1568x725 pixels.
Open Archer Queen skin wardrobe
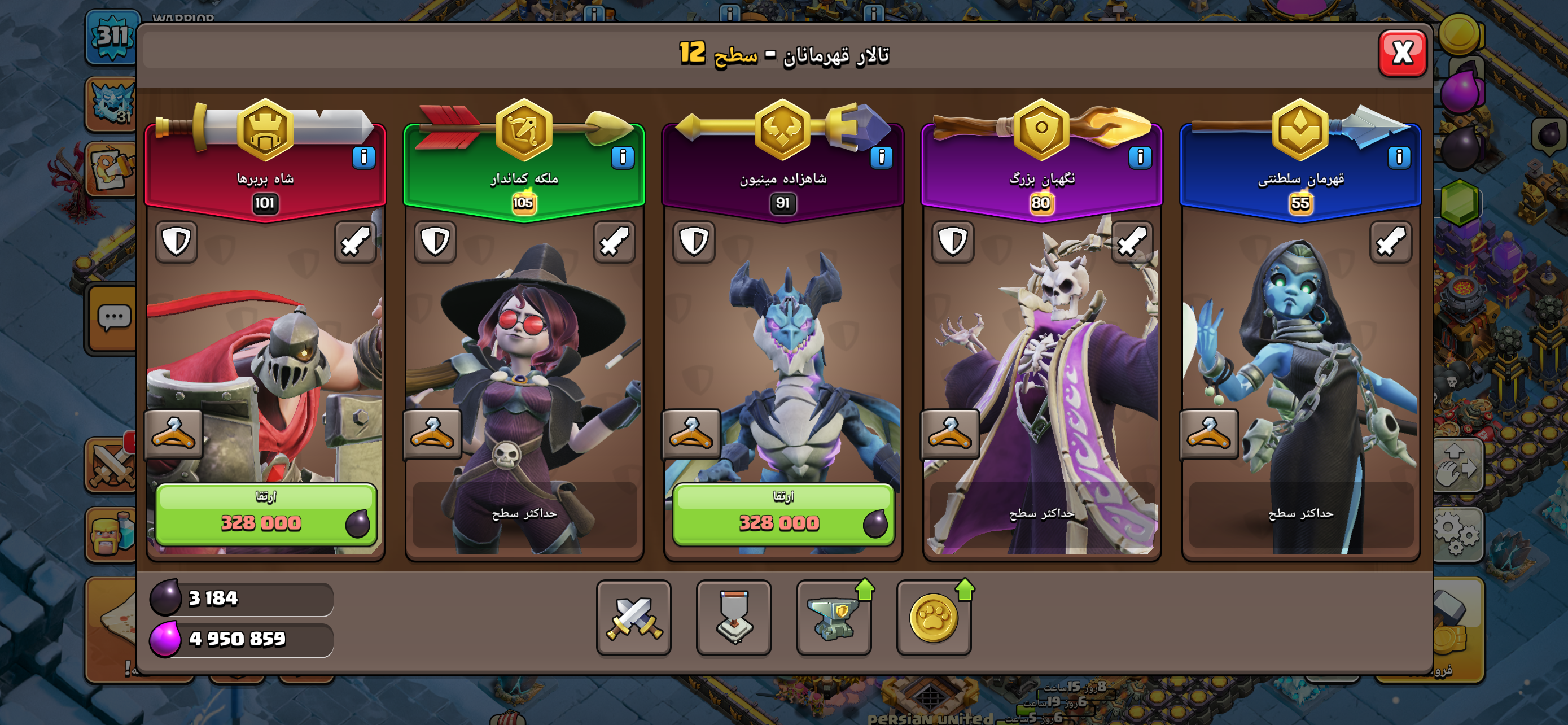(432, 434)
